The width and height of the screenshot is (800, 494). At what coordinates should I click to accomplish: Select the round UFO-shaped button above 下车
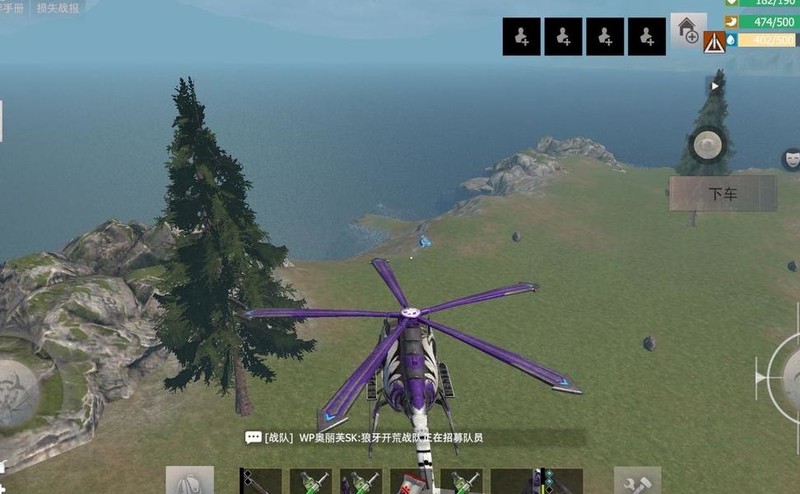pyautogui.click(x=708, y=145)
